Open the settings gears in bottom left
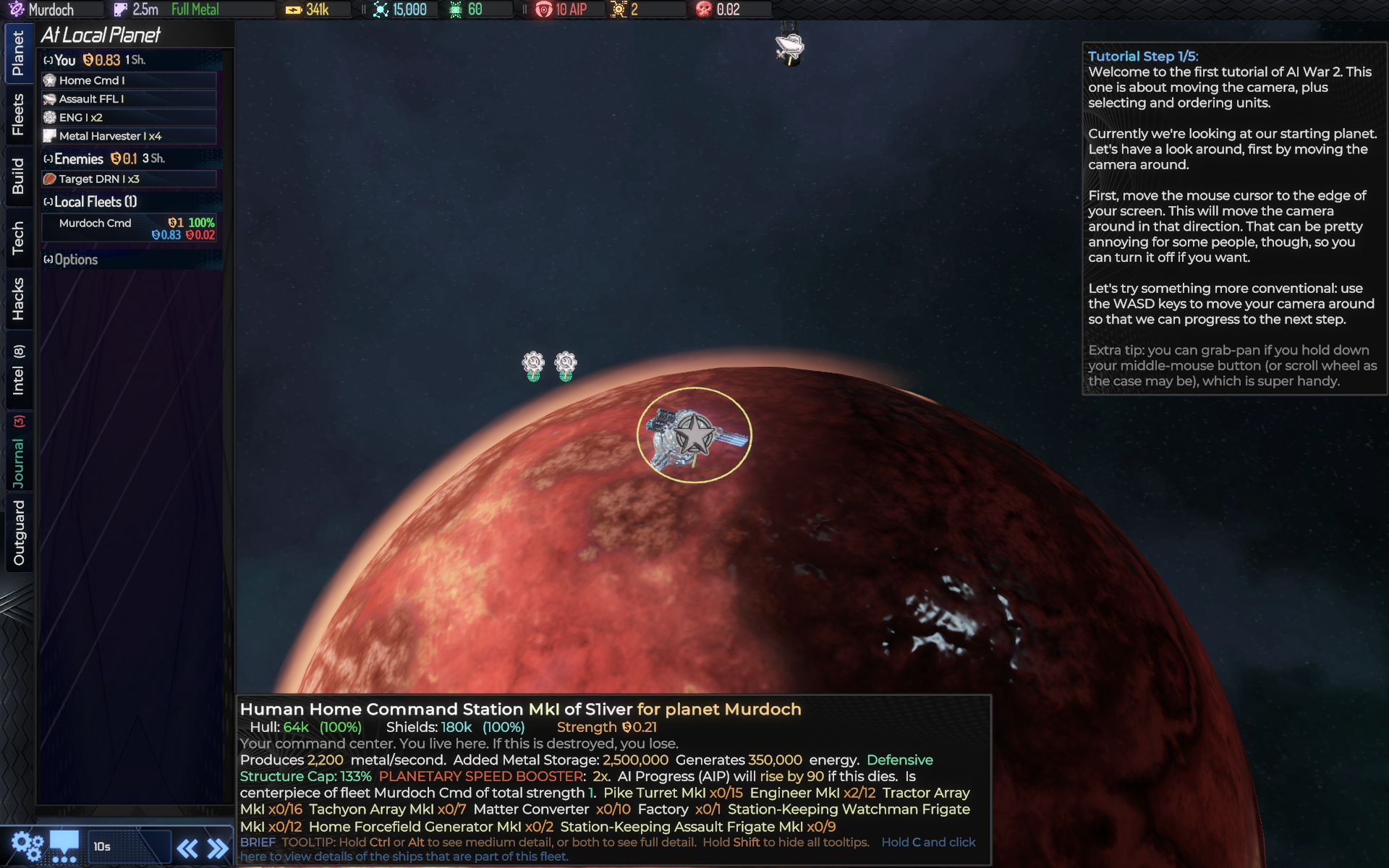Image resolution: width=1389 pixels, height=868 pixels. tap(27, 843)
